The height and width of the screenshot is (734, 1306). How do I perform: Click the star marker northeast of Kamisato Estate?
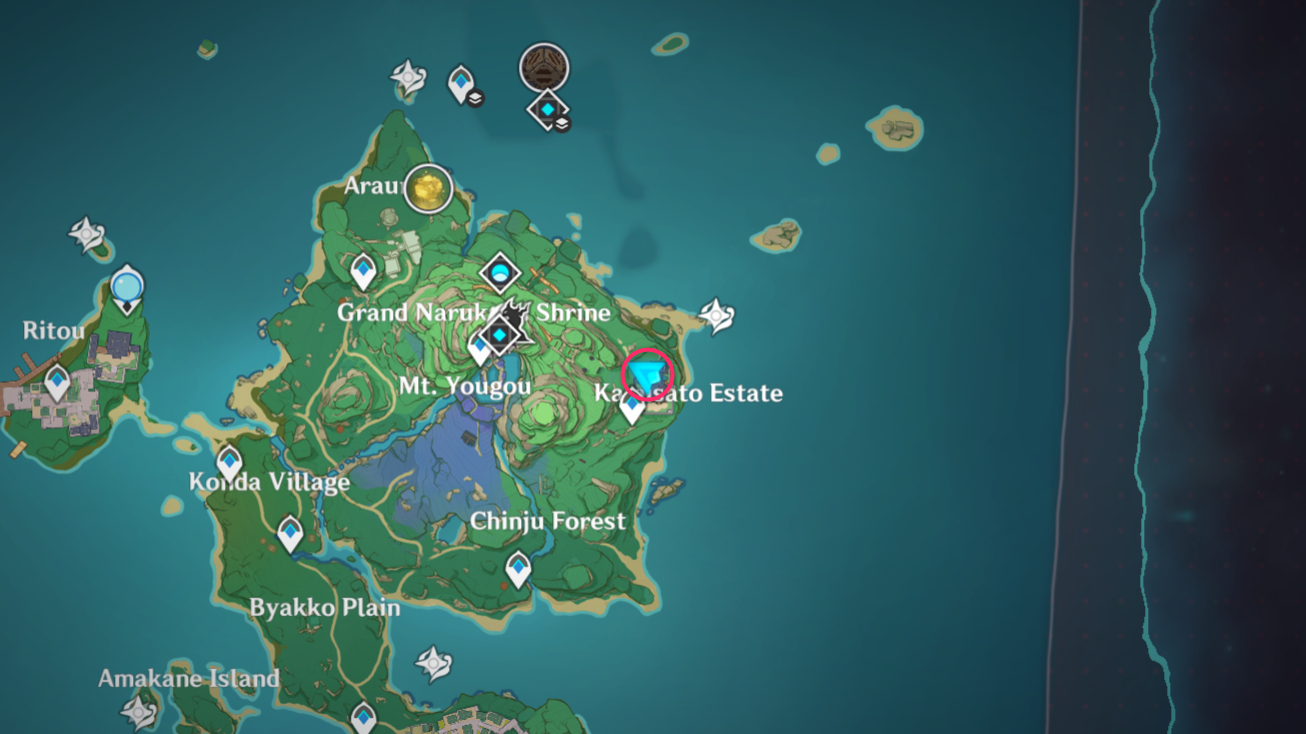click(717, 315)
